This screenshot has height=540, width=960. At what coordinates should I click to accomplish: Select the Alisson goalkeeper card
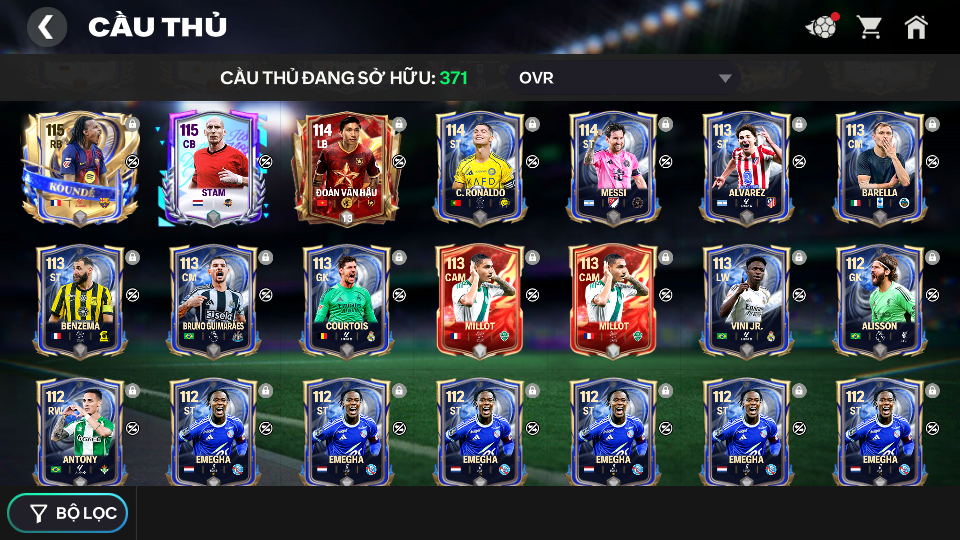(879, 300)
